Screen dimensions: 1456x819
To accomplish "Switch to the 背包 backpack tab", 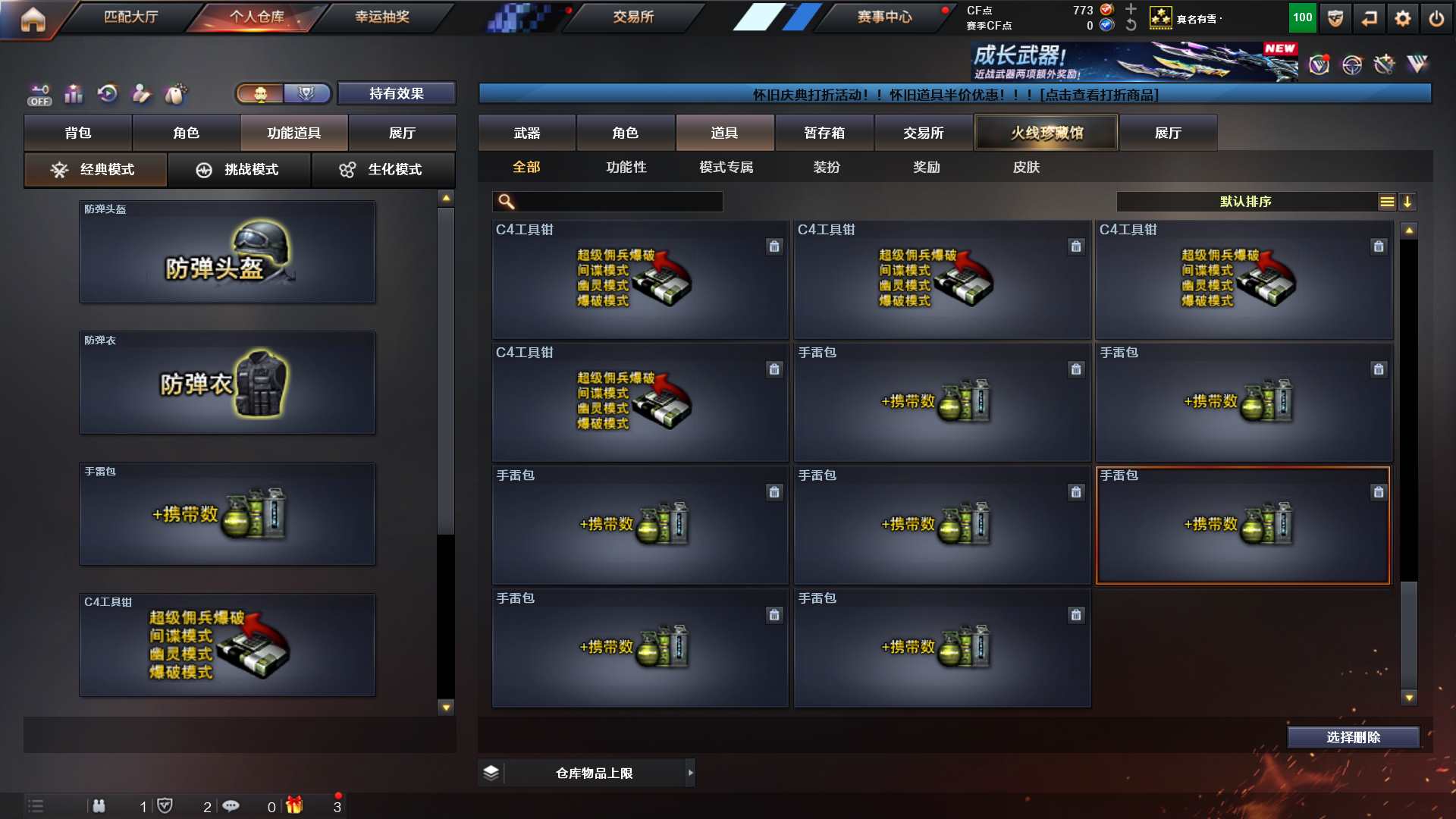I will point(78,133).
